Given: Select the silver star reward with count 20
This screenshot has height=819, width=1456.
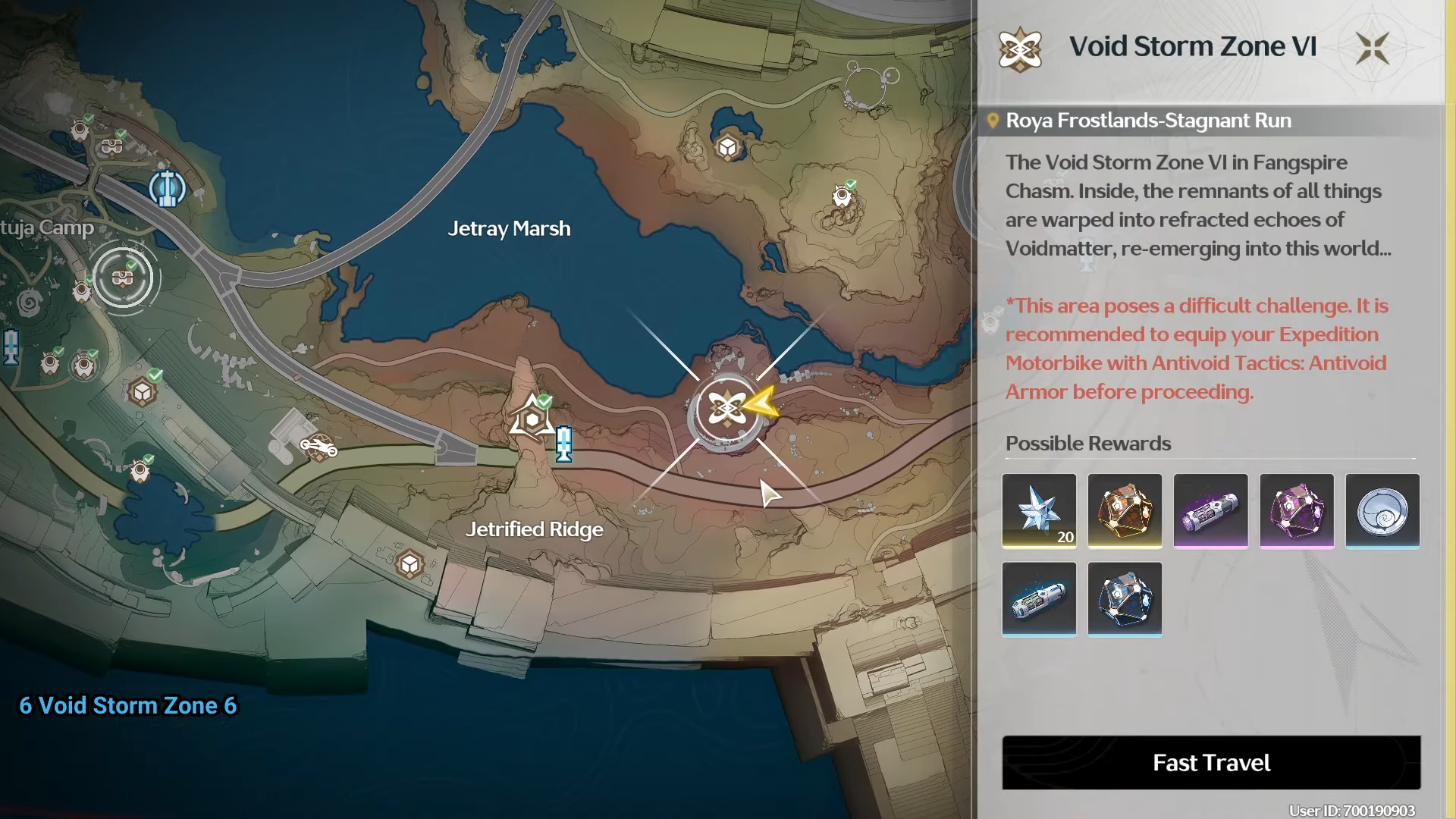Looking at the screenshot, I should point(1039,510).
